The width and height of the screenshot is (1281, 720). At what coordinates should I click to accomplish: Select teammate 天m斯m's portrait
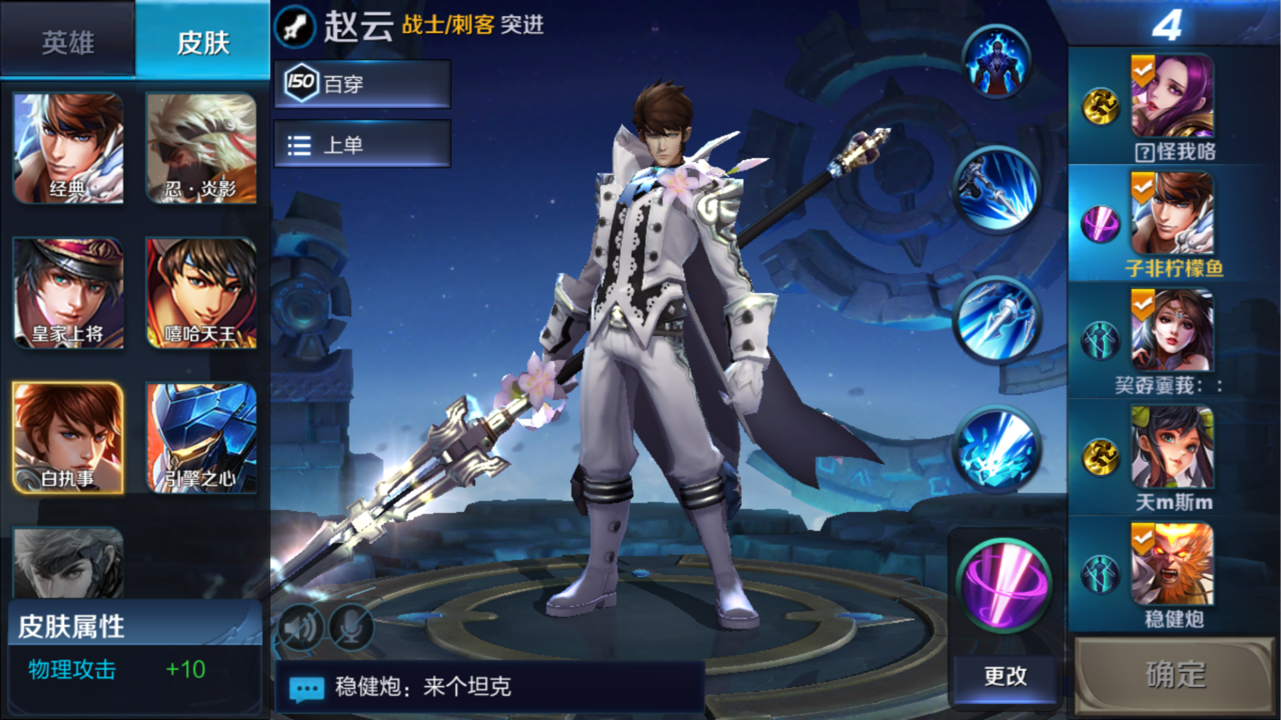coord(1172,447)
